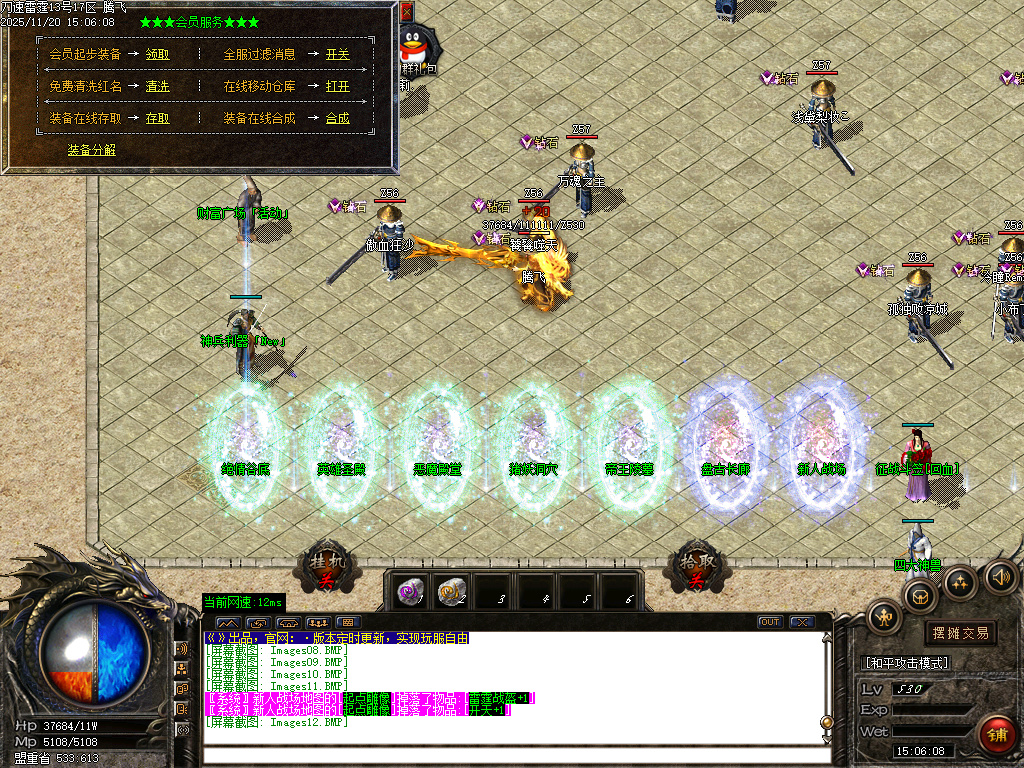This screenshot has width=1024, height=768.
Task: Open the mobile warehouse via 打开
Action: coord(337,87)
